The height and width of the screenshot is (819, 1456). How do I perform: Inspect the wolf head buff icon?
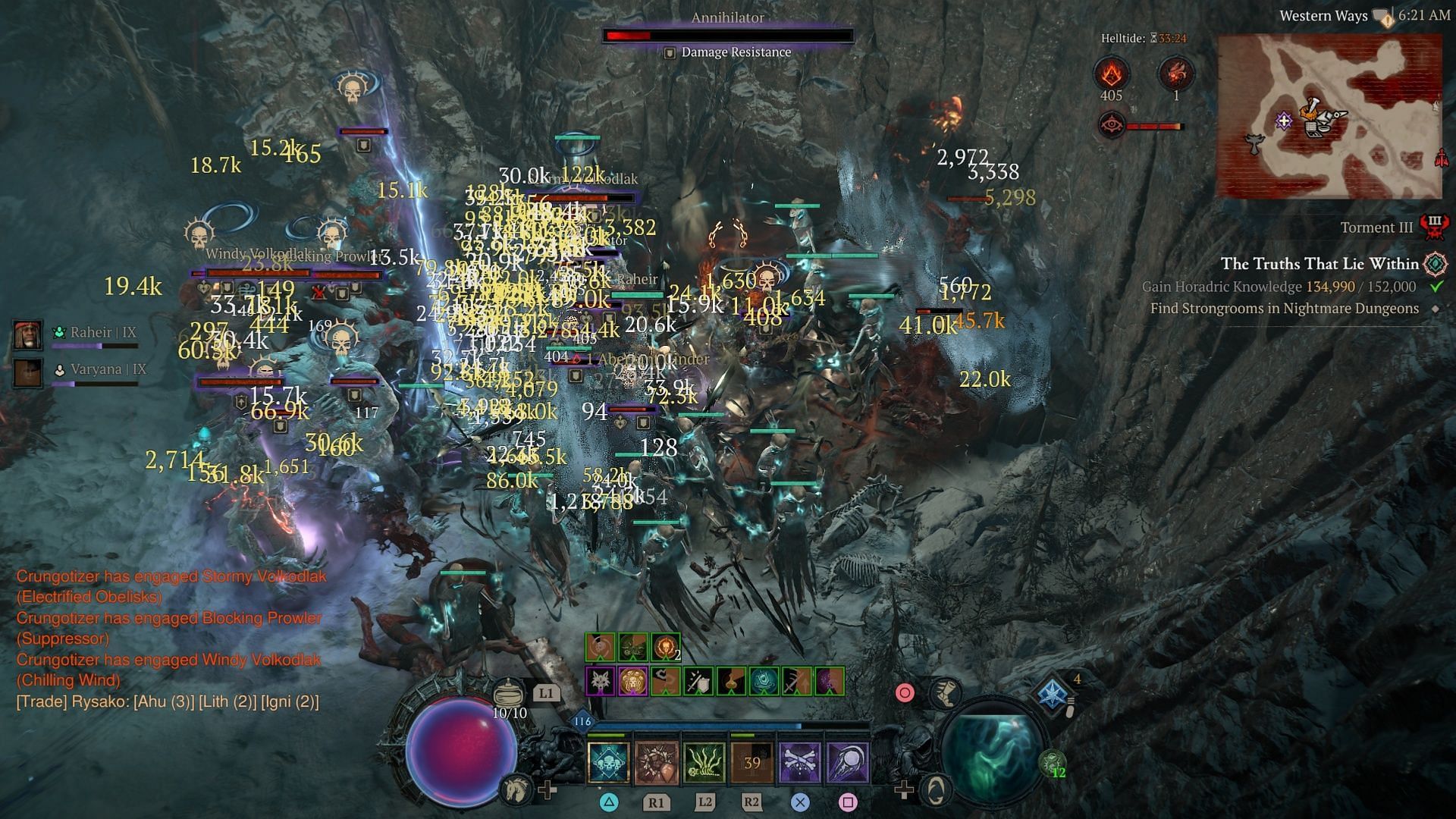(599, 681)
